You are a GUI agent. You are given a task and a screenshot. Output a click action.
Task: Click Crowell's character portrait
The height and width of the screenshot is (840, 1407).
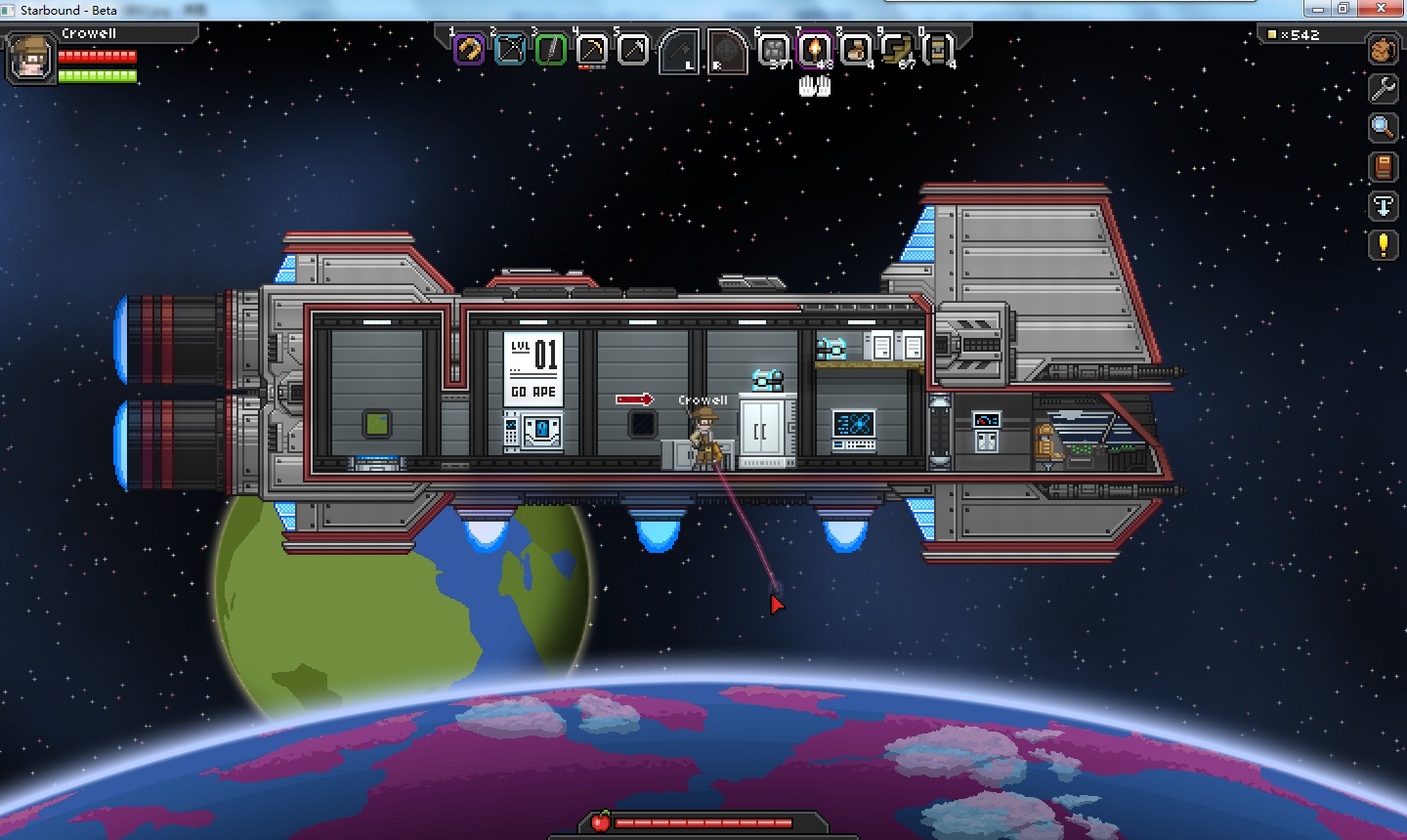click(30, 57)
